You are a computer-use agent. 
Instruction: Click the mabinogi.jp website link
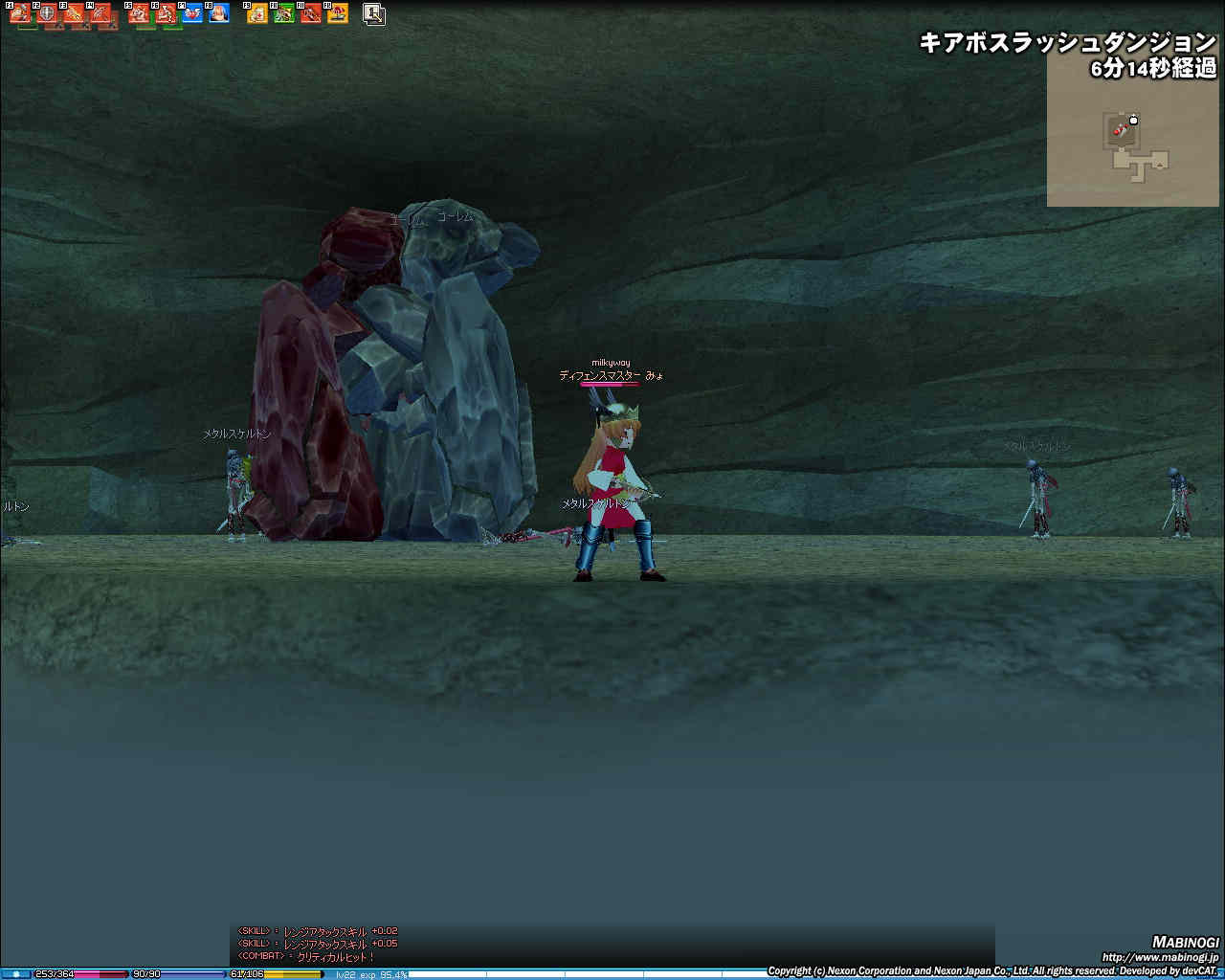click(1160, 957)
